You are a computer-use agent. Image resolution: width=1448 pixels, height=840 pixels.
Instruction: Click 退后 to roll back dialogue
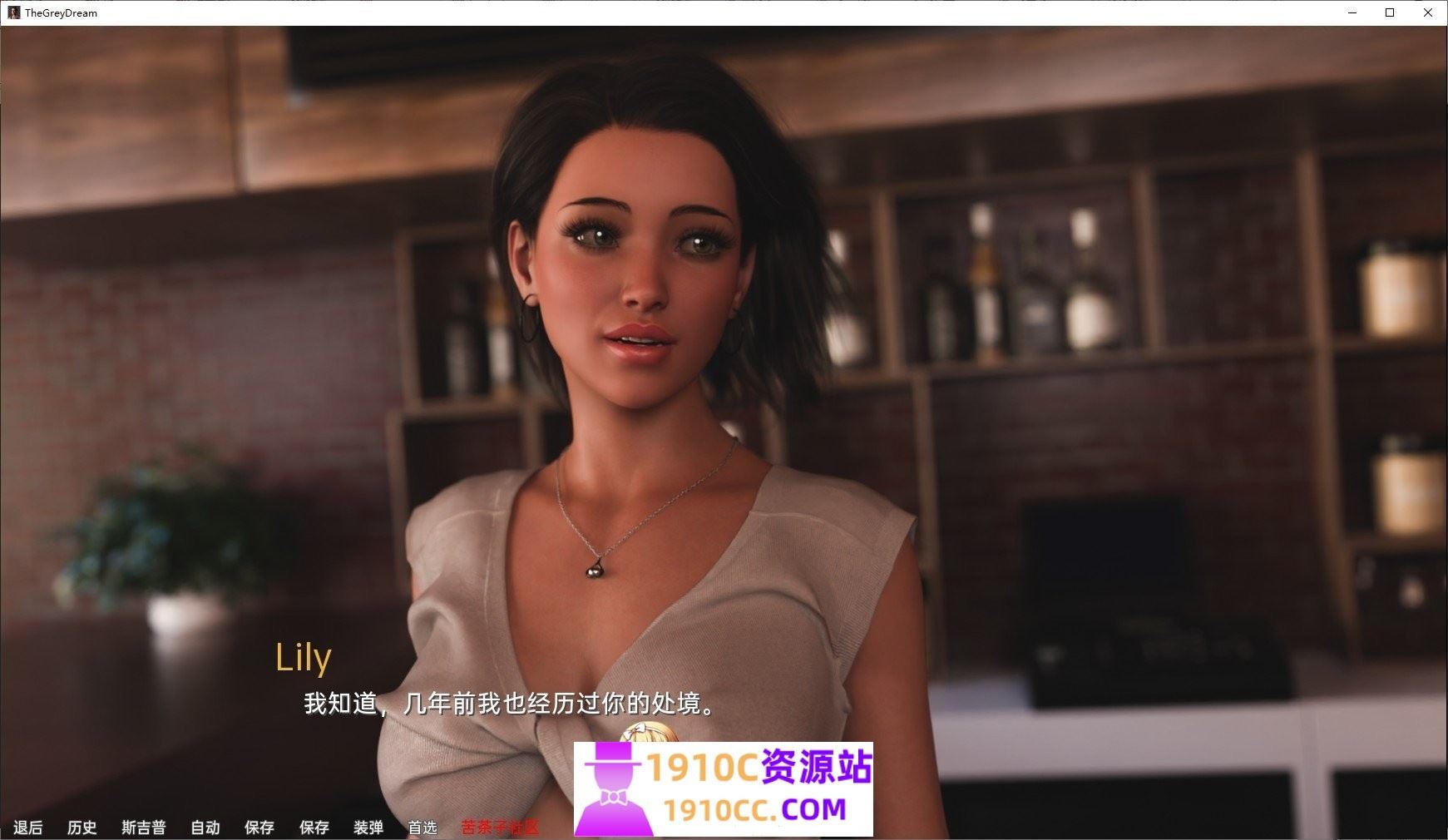point(27,828)
